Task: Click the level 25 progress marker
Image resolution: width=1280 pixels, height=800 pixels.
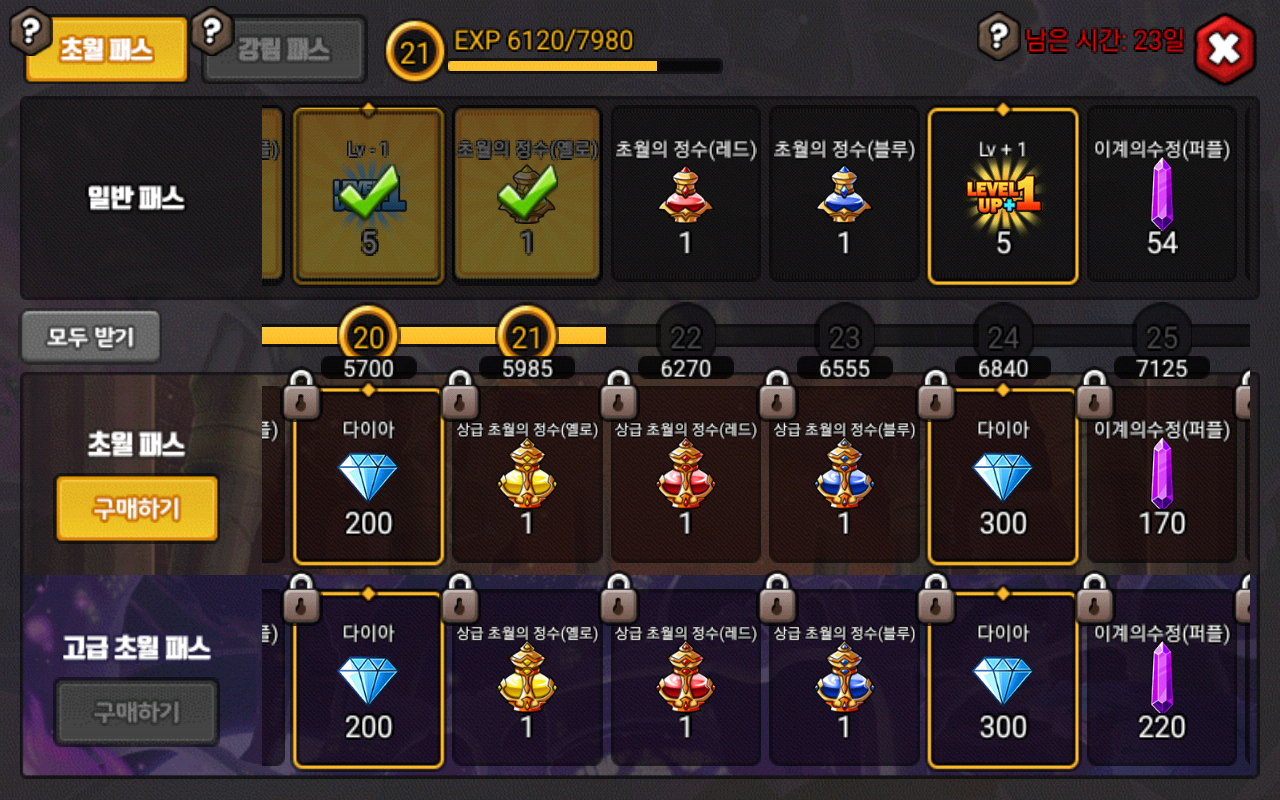Action: 1162,337
